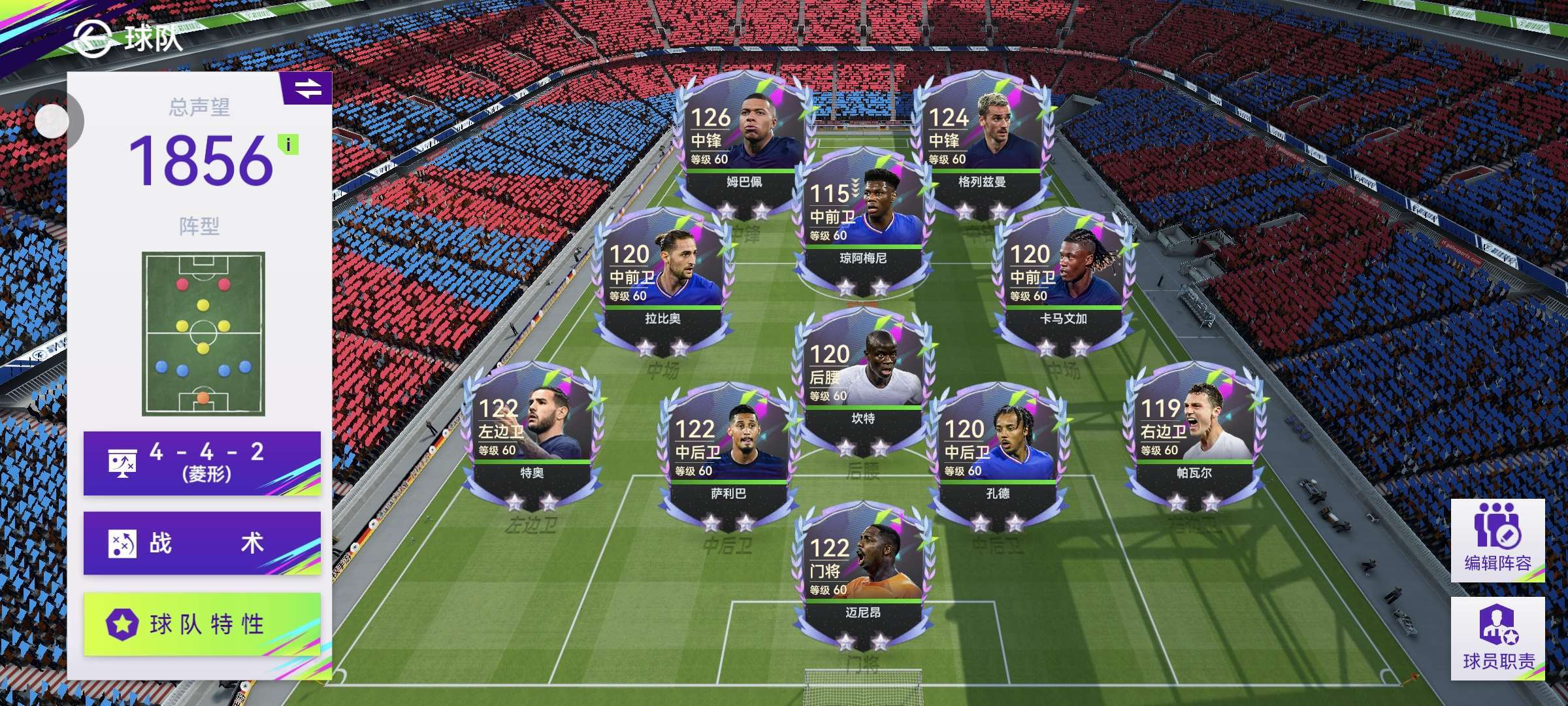This screenshot has height=706, width=1568.
Task: Open the 球队特性 team traits button
Action: coord(202,624)
